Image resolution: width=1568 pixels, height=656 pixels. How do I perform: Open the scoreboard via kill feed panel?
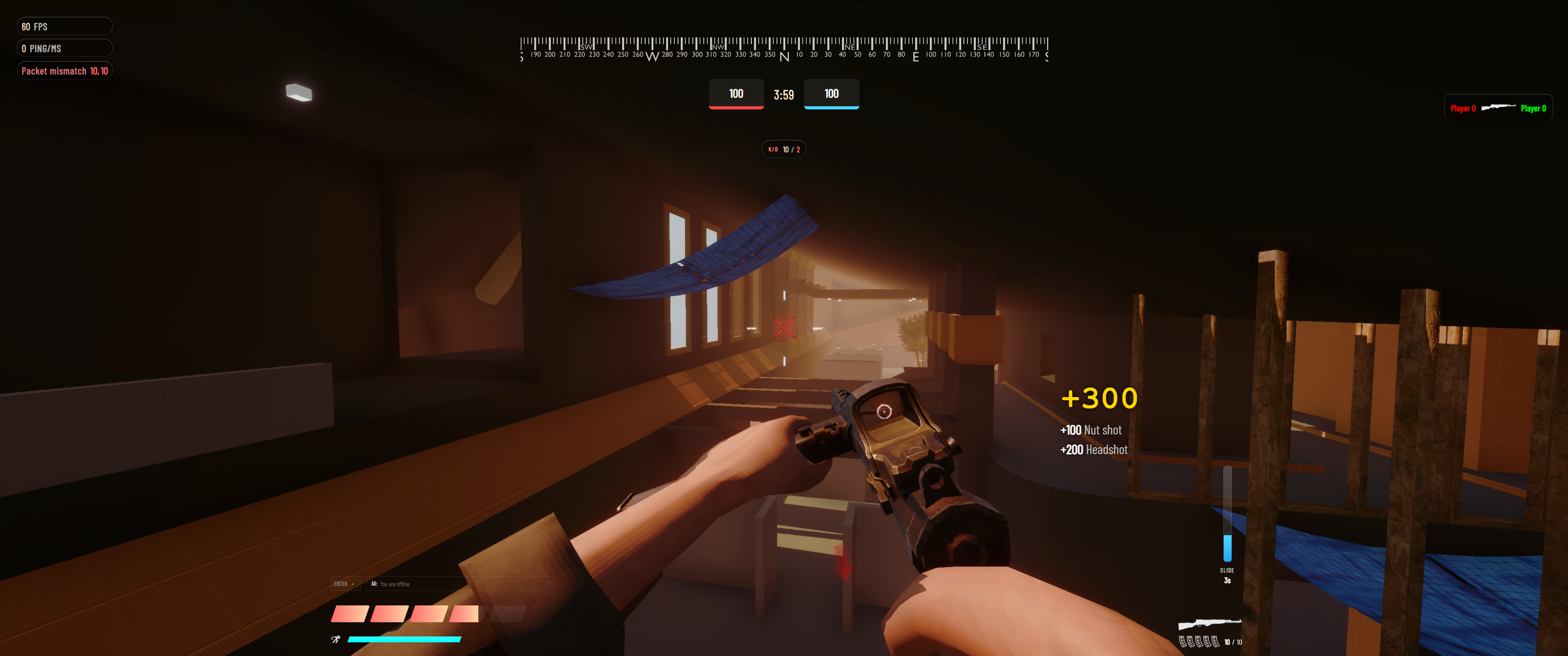pos(1497,108)
